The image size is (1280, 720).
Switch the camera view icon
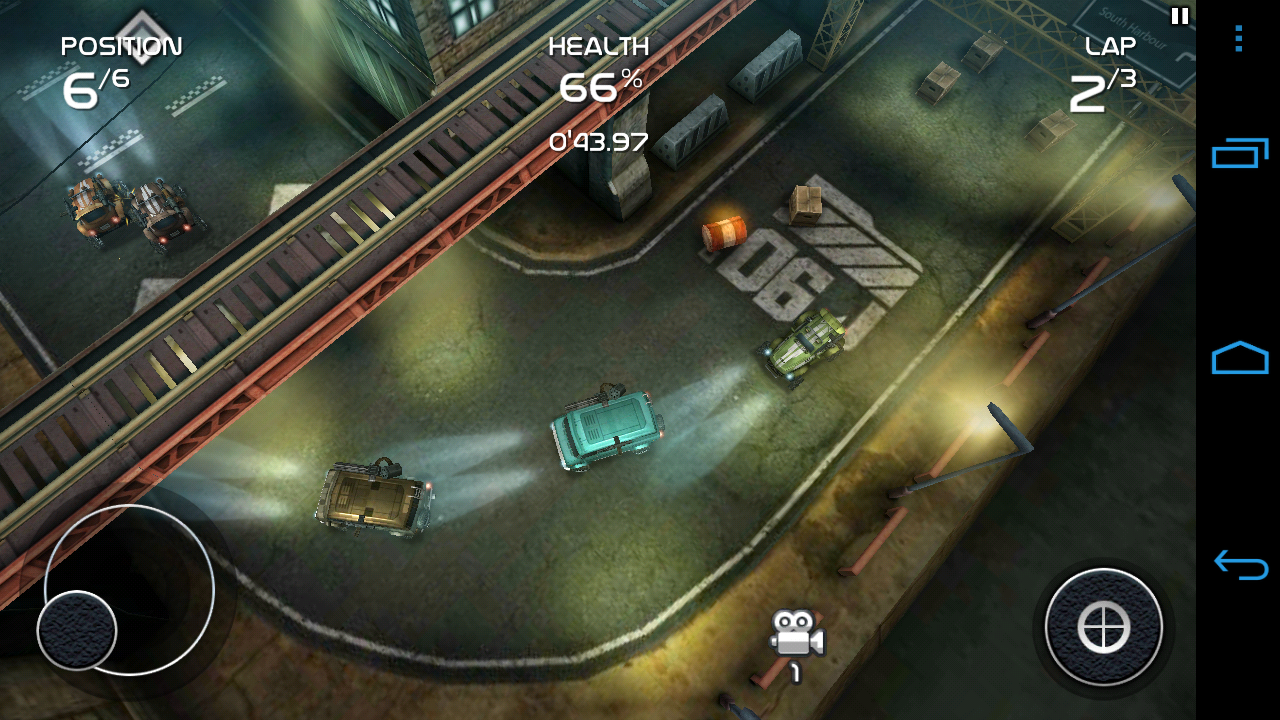[x=796, y=636]
